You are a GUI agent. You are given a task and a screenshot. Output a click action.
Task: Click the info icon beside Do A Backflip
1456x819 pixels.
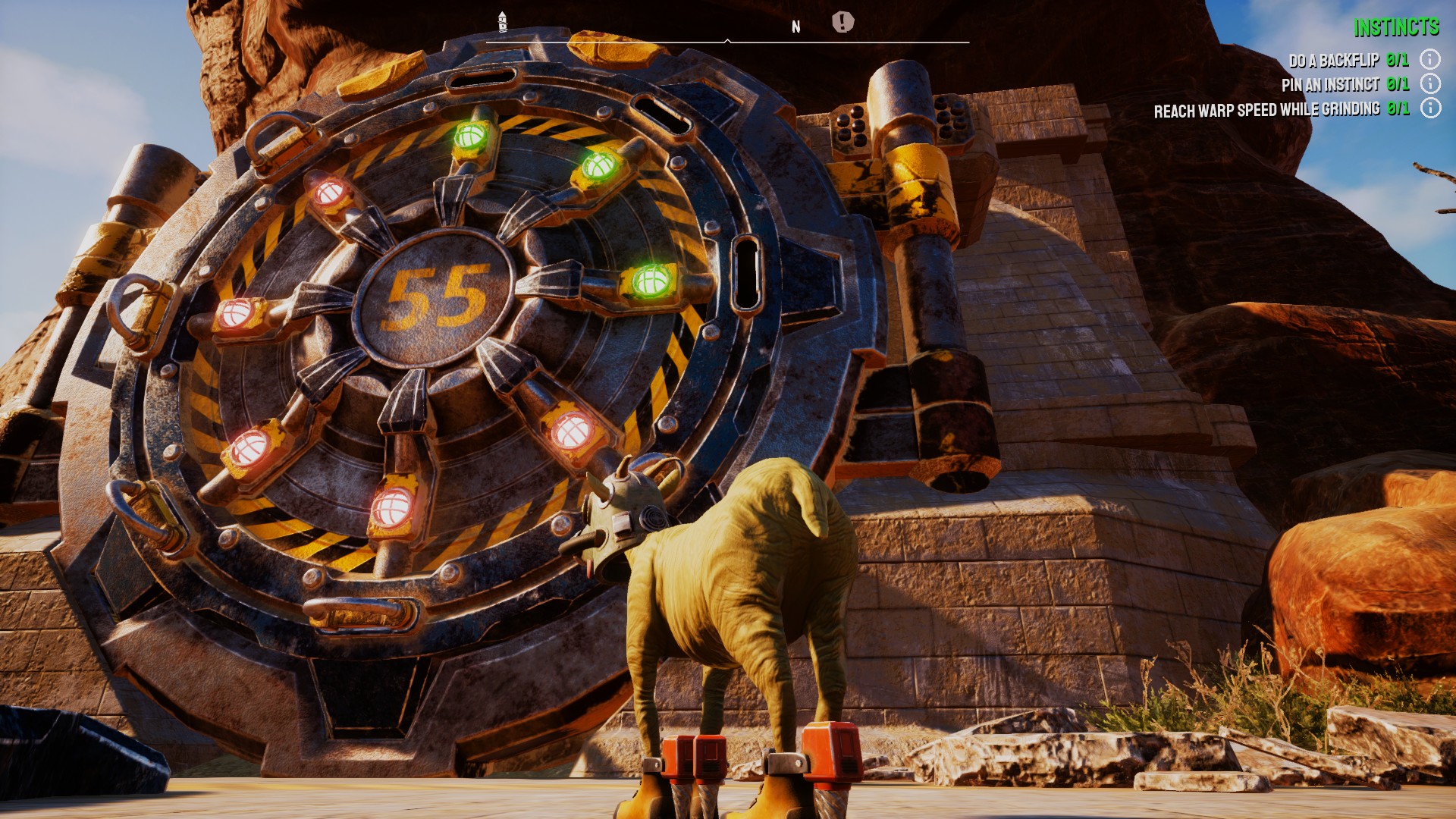1429,61
